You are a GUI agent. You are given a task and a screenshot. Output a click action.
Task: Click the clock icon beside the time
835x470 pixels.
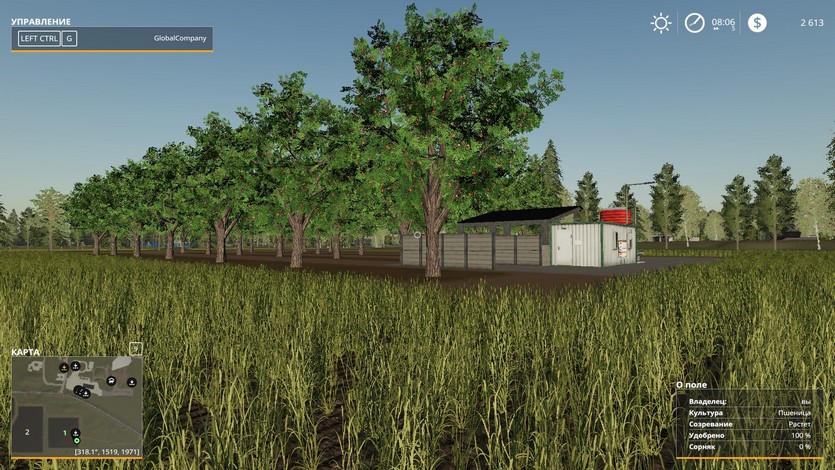(x=694, y=23)
